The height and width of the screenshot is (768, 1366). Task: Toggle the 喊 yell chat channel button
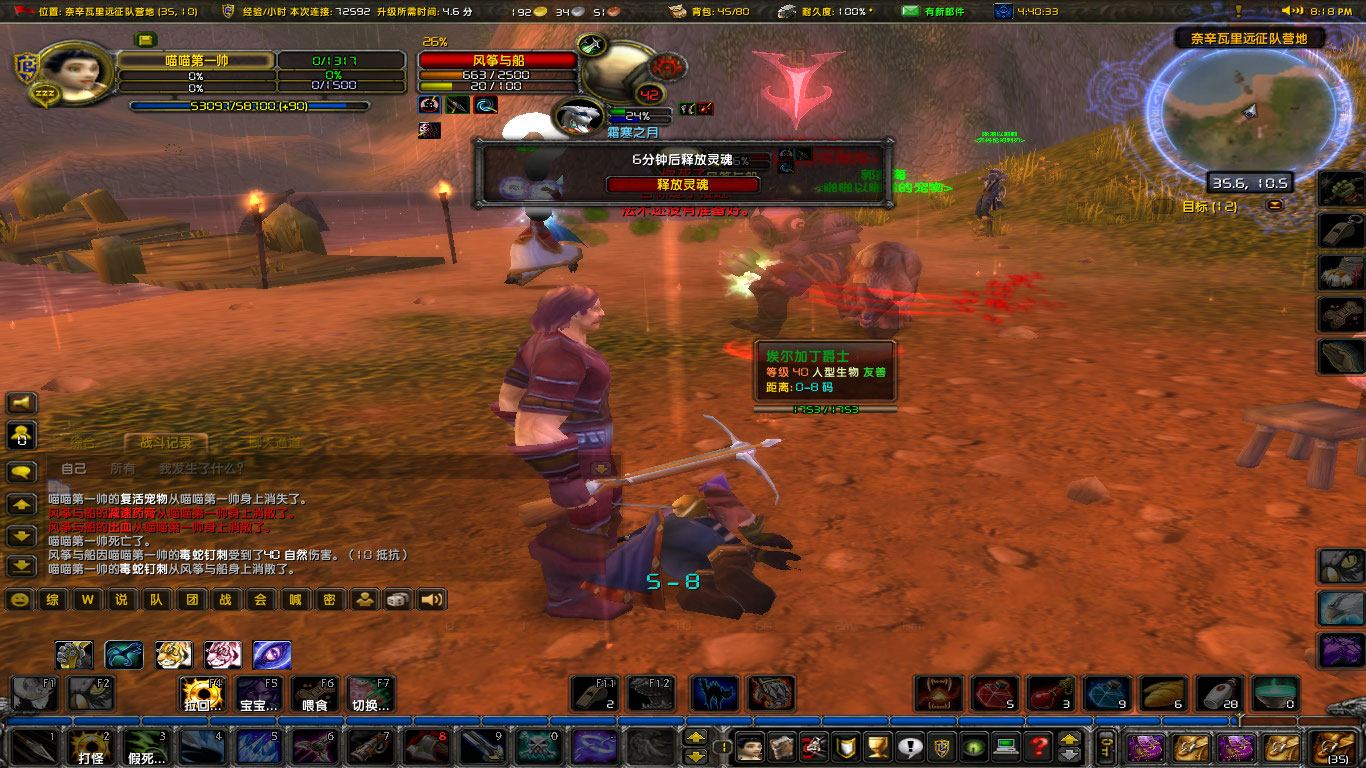(295, 600)
